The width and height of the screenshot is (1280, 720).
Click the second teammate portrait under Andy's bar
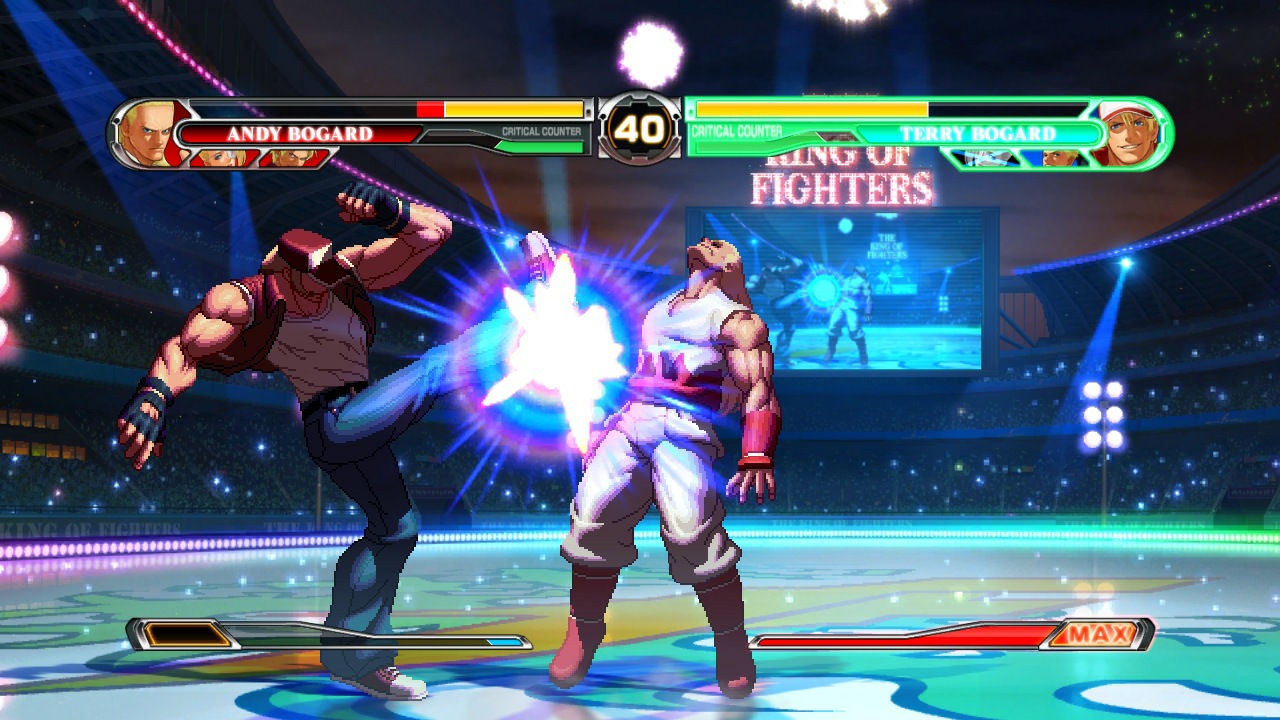[x=294, y=158]
